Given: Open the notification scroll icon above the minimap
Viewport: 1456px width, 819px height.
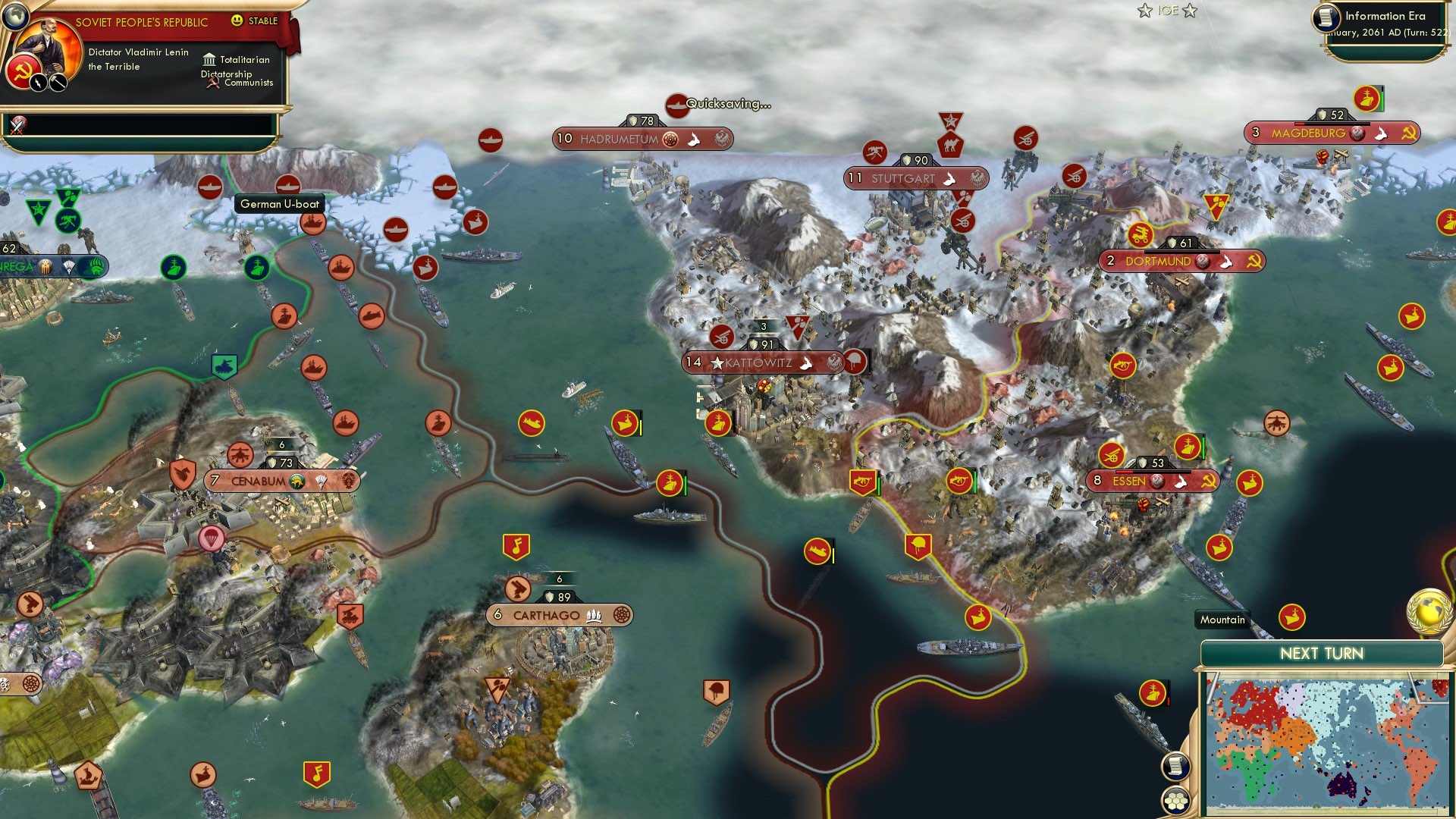Looking at the screenshot, I should click(x=1174, y=767).
